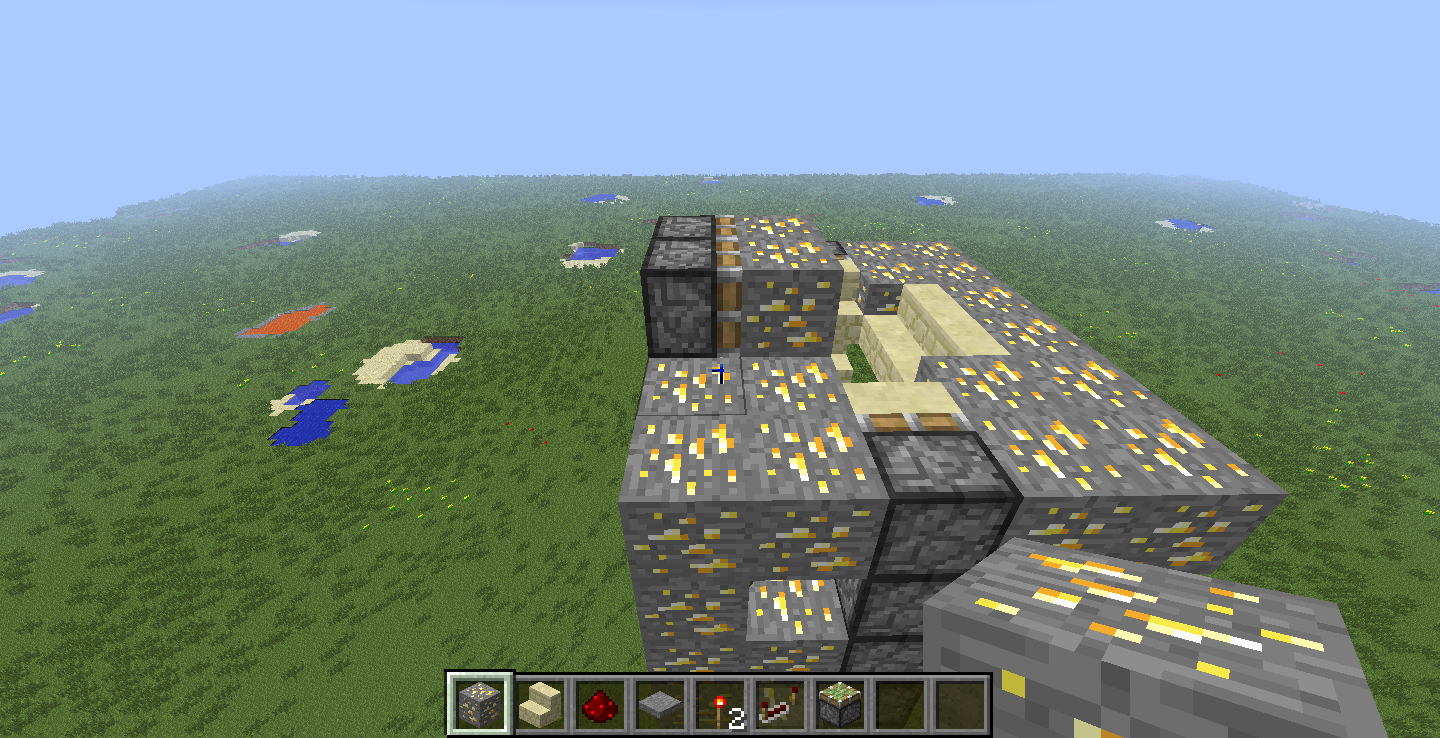Select the gold ore hotbar slot
The width and height of the screenshot is (1440, 738).
pos(480,703)
